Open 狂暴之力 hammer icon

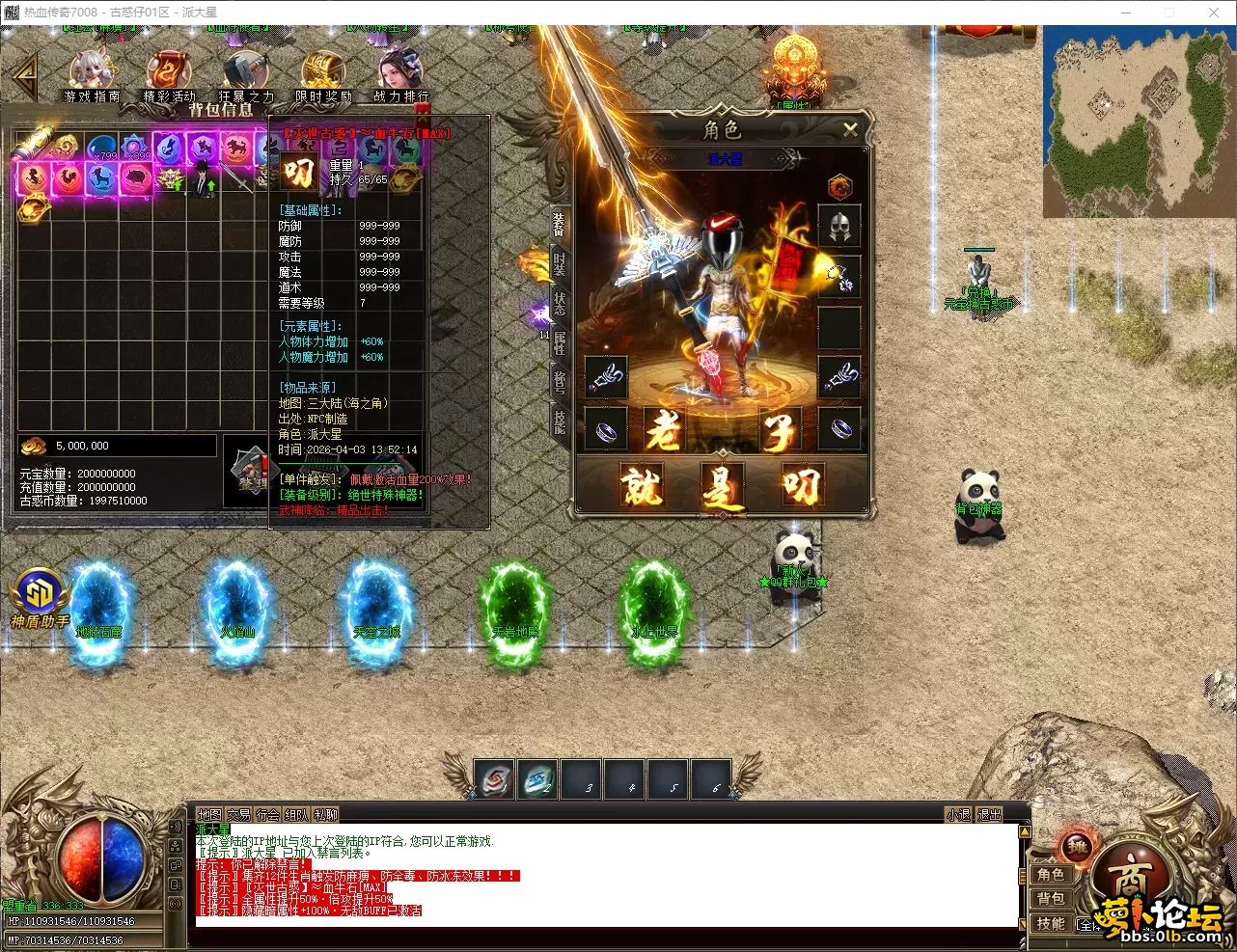(246, 75)
